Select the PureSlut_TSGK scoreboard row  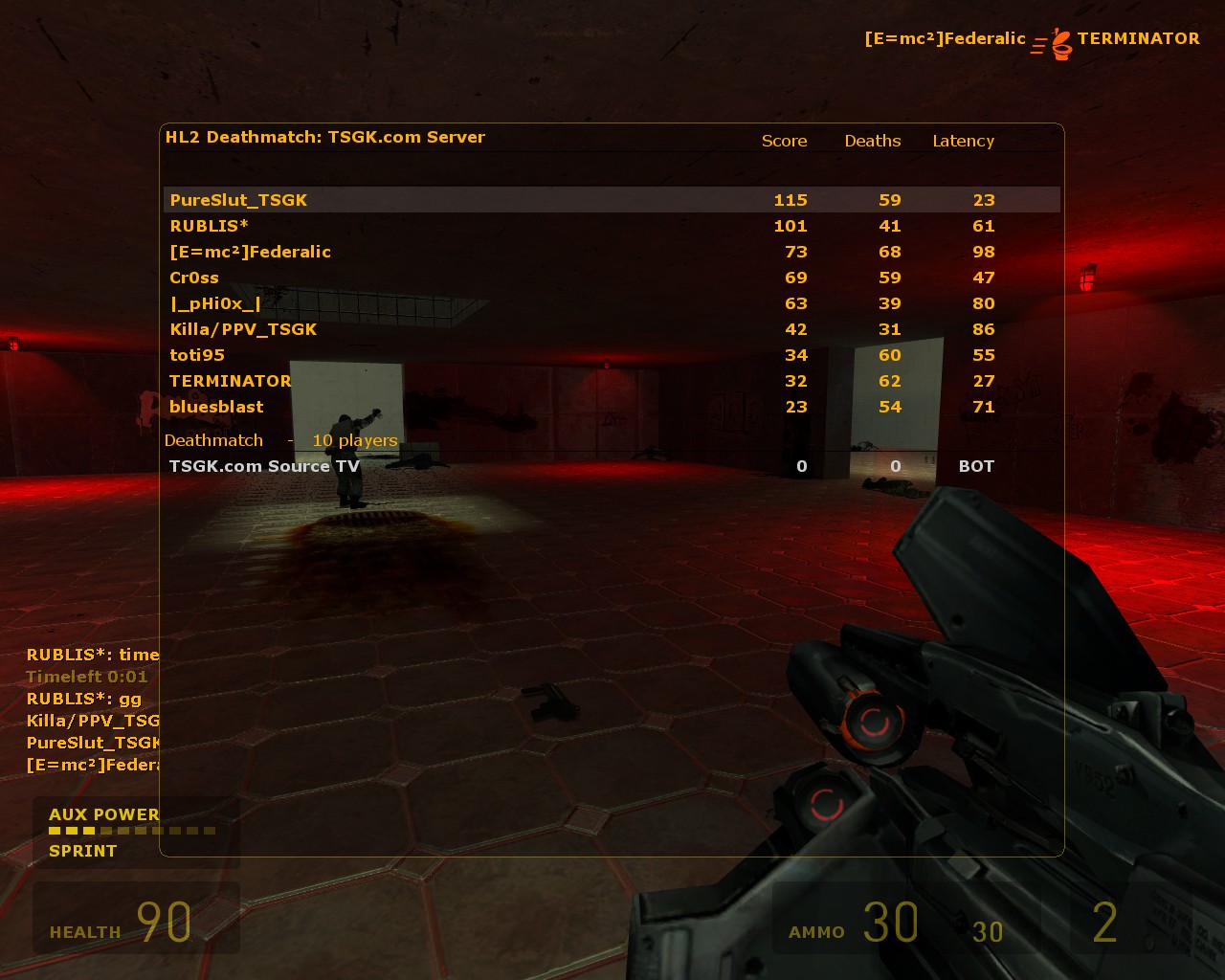click(237, 200)
